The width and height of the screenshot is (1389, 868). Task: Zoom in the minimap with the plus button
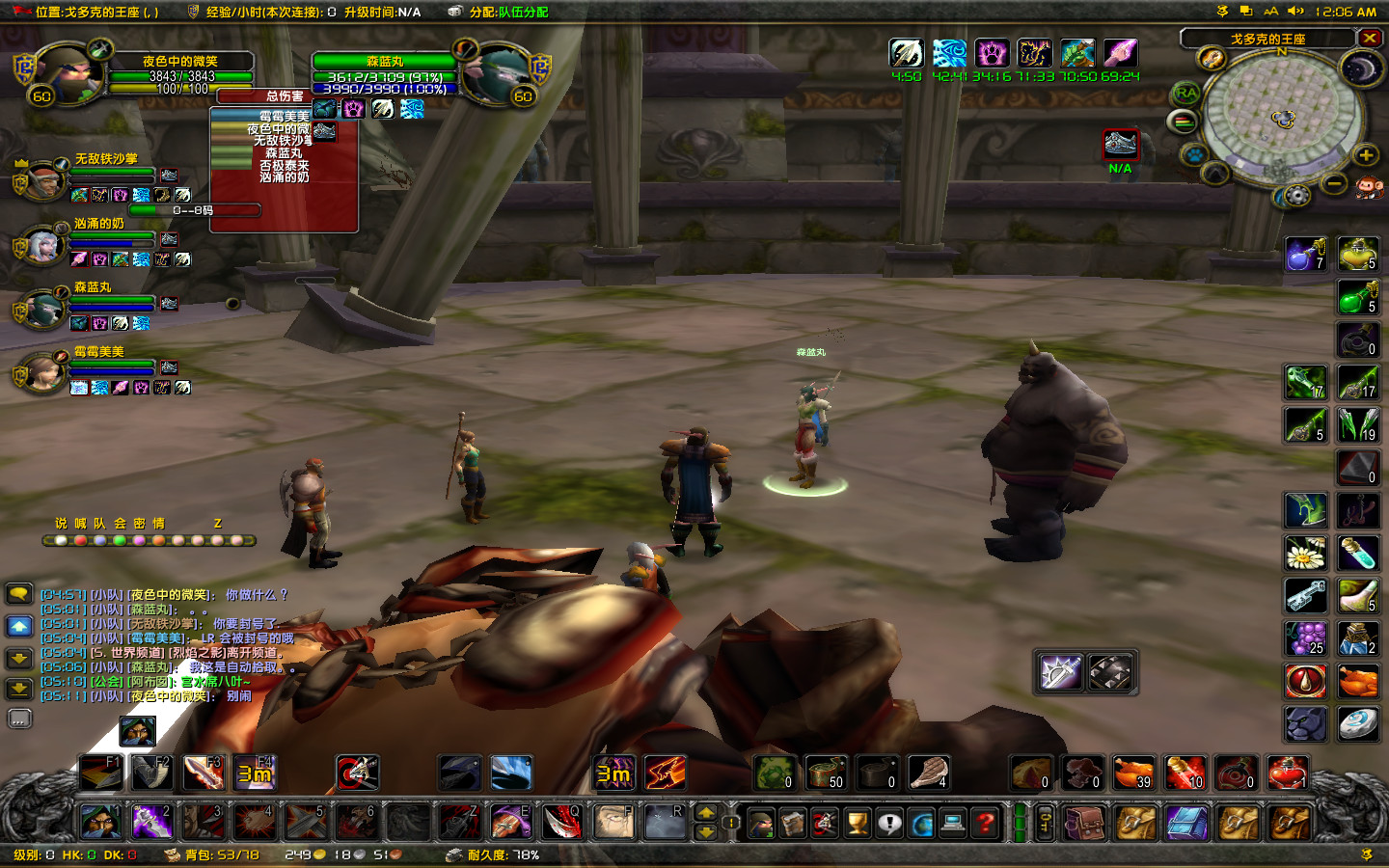click(1365, 156)
